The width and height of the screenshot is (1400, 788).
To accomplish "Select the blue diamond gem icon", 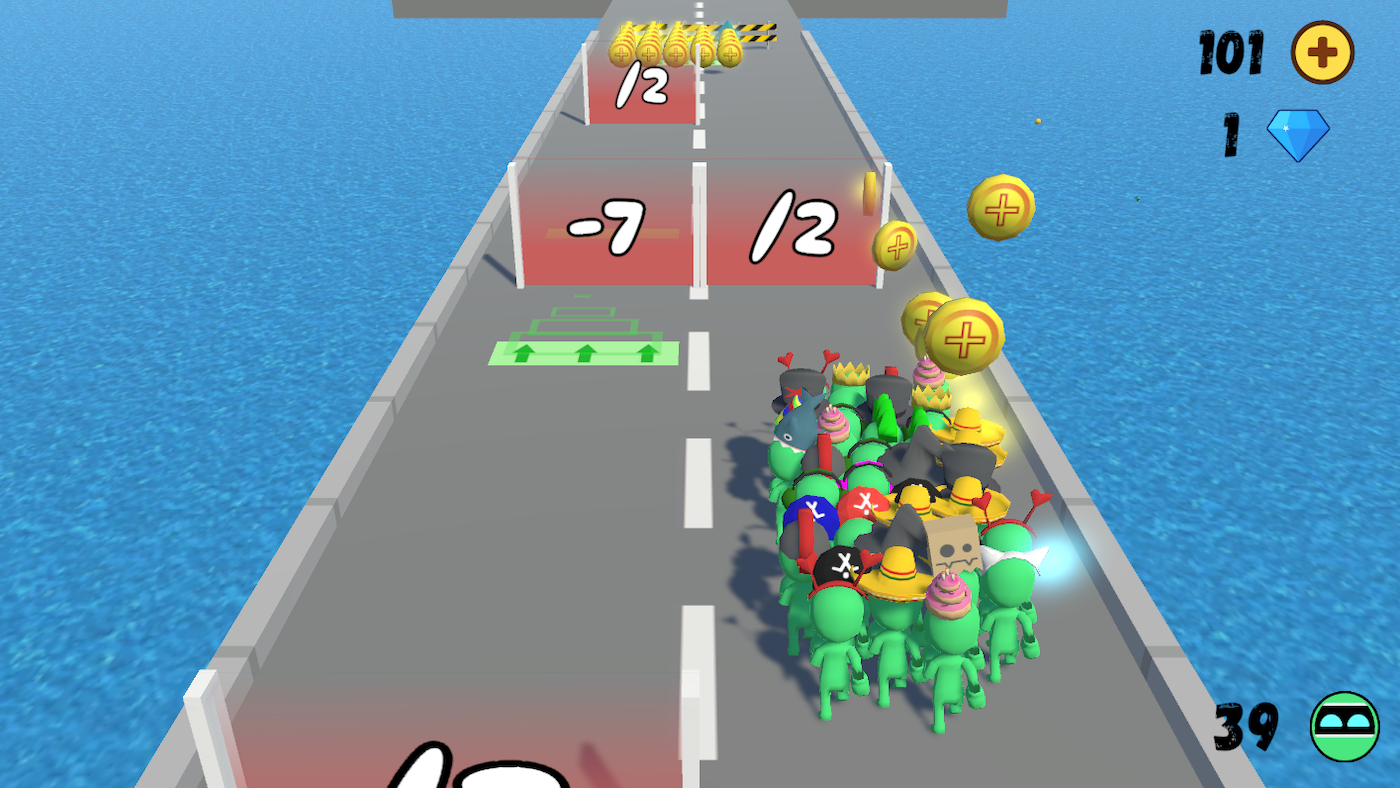I will pyautogui.click(x=1298, y=133).
